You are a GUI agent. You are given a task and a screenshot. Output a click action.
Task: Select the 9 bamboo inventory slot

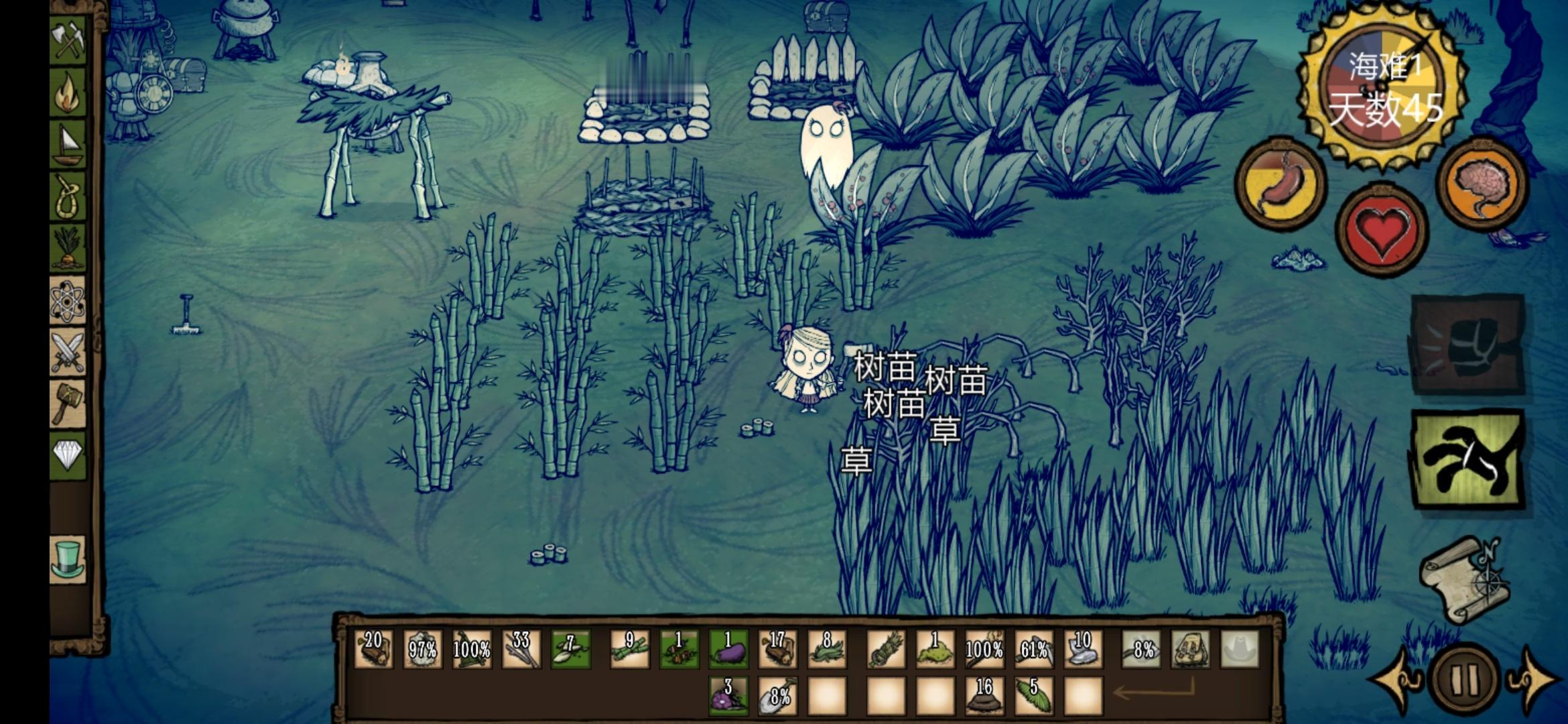629,649
